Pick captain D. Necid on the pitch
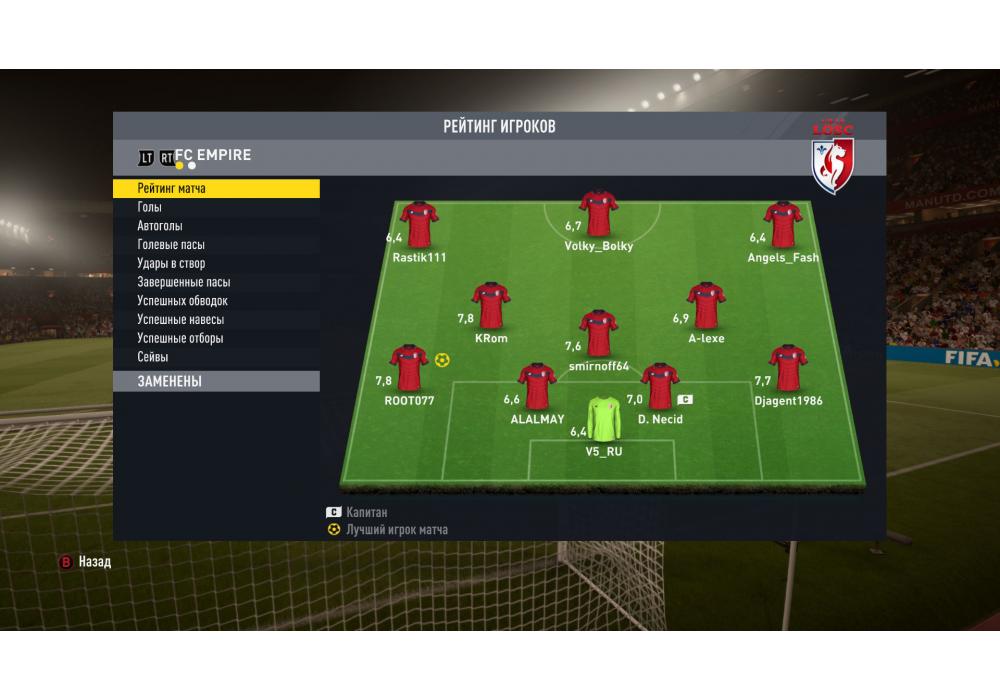The width and height of the screenshot is (1000, 700). (660, 388)
